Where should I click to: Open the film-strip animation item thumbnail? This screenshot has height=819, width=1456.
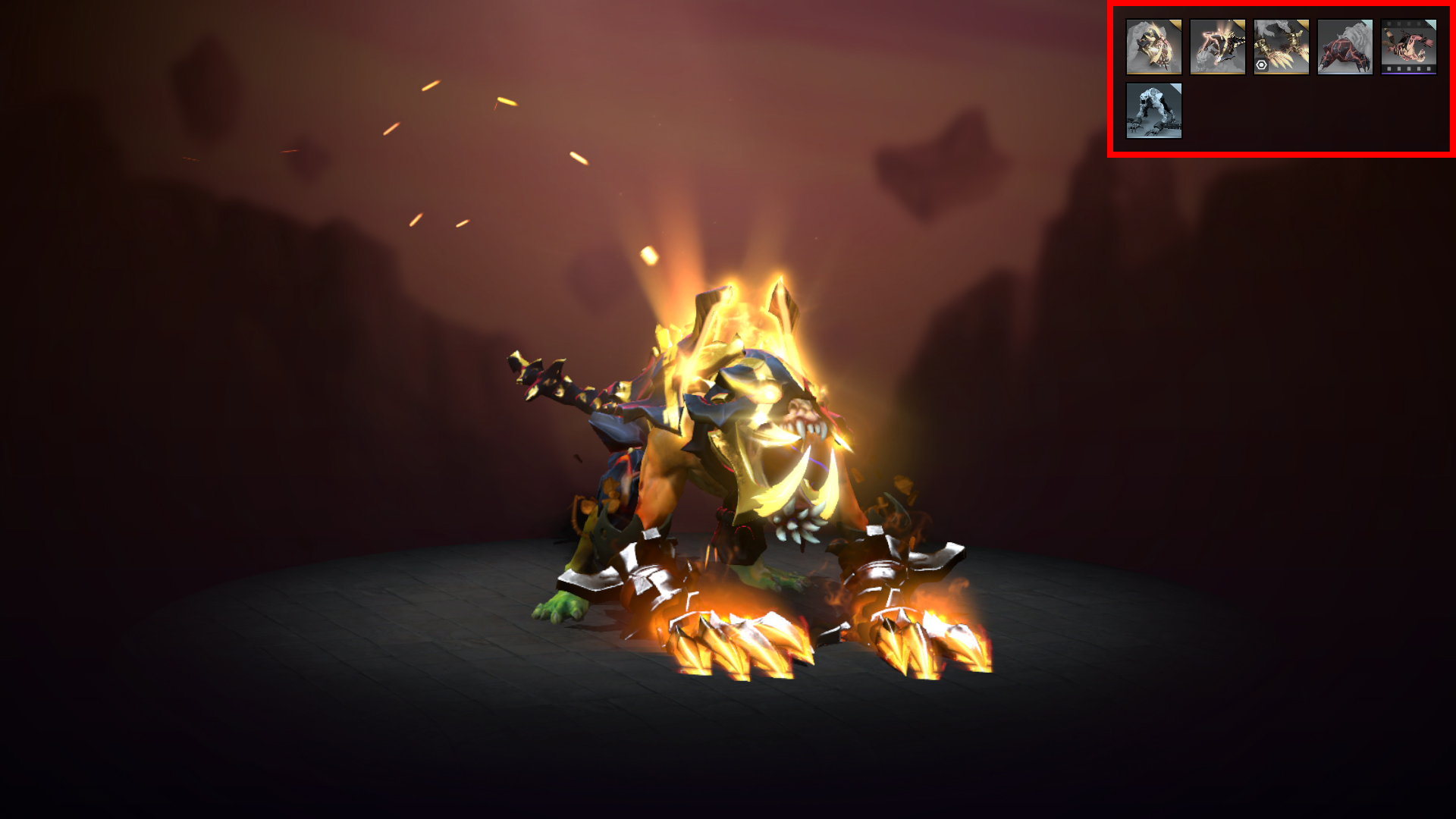point(1408,47)
